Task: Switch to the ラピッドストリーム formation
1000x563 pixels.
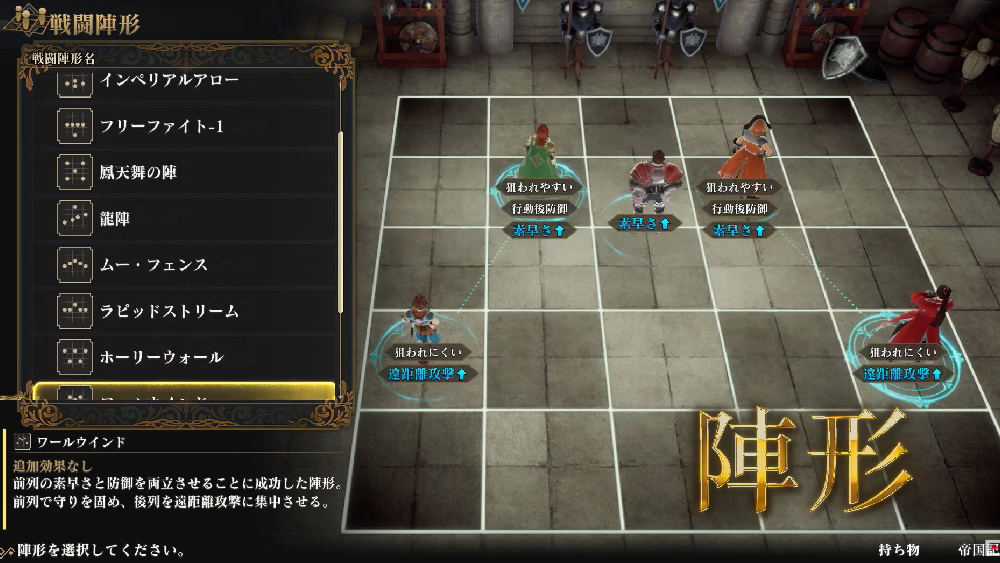Action: click(x=170, y=311)
